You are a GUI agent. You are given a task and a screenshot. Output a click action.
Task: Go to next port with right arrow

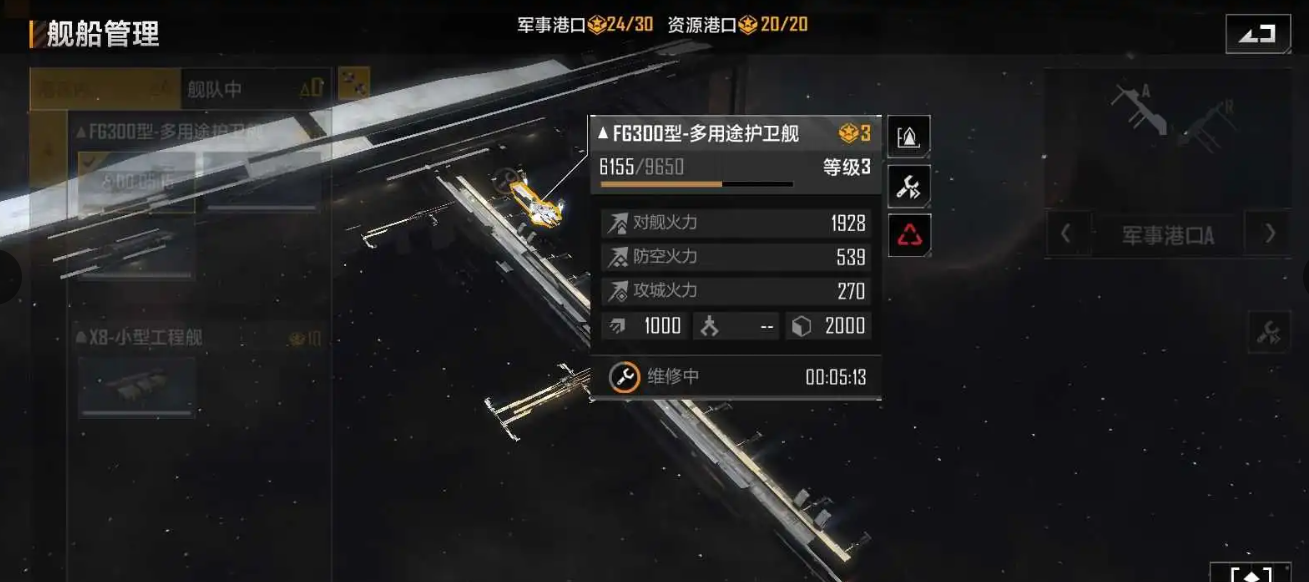(x=1270, y=235)
